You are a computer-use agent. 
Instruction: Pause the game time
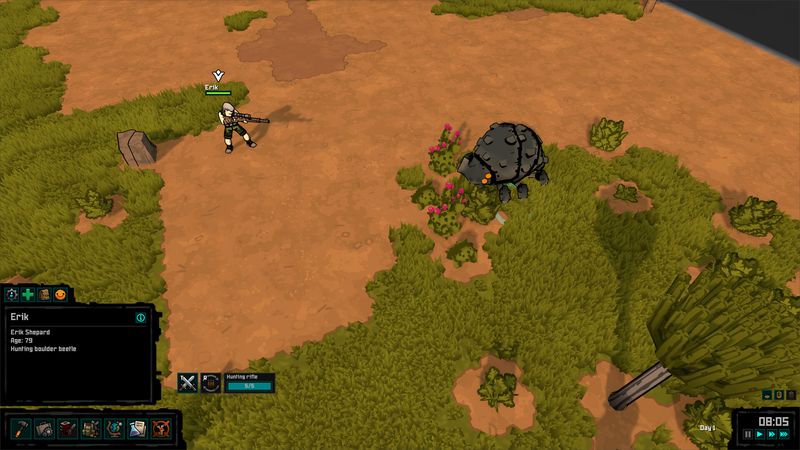point(747,435)
